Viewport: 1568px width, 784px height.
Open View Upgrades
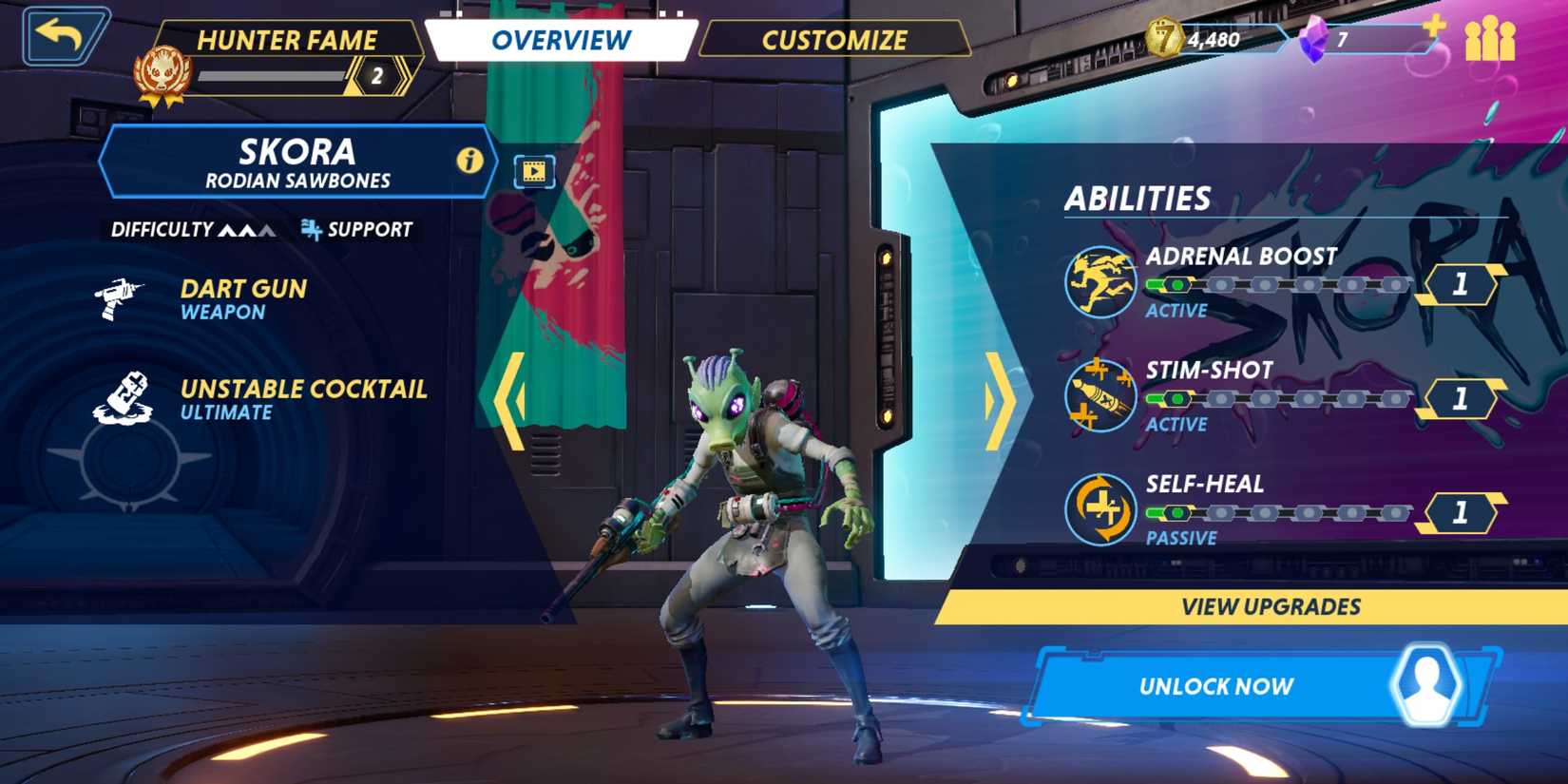(x=1270, y=606)
